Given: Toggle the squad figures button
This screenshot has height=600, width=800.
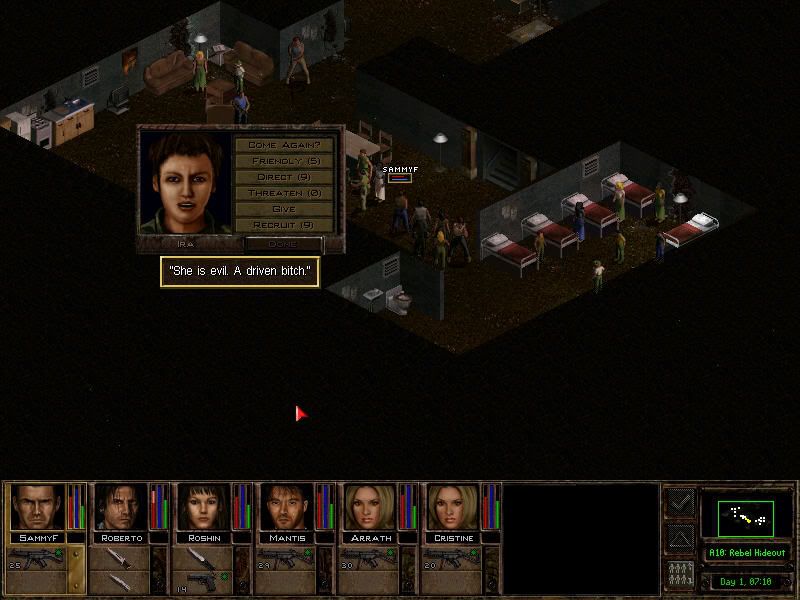Looking at the screenshot, I should pos(679,576).
